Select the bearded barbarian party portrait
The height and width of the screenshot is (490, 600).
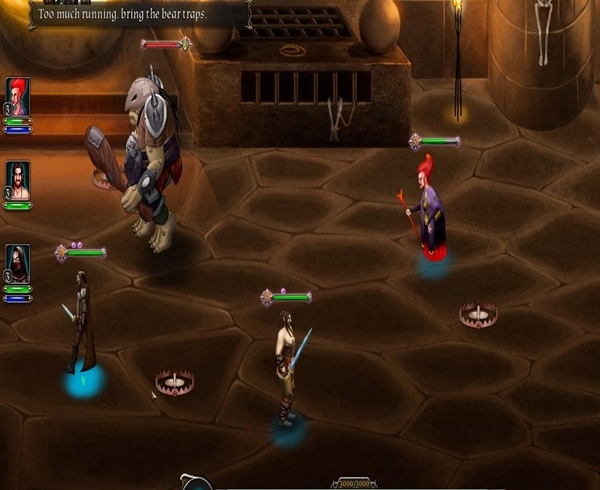[18, 180]
